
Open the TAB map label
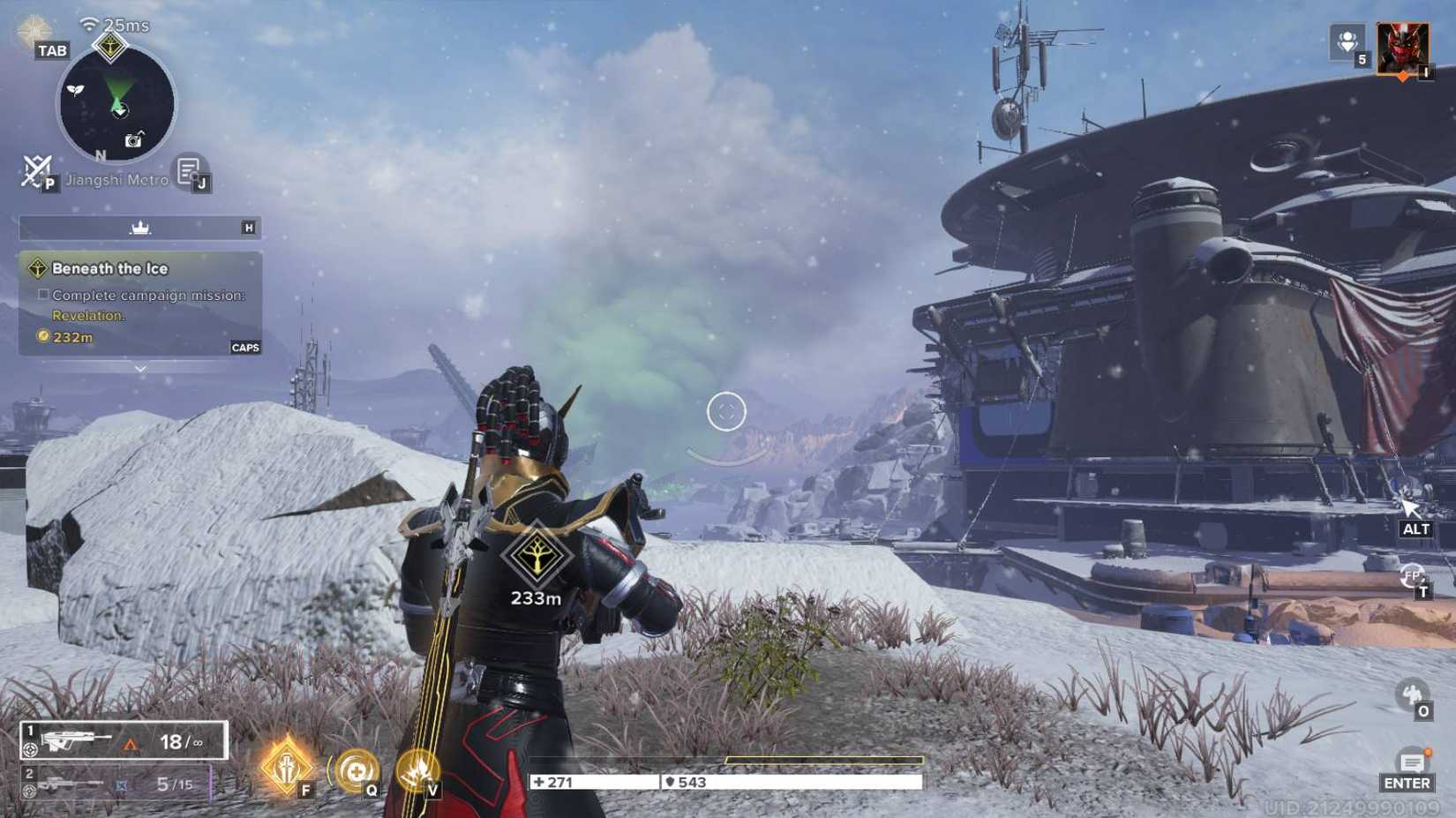(51, 50)
